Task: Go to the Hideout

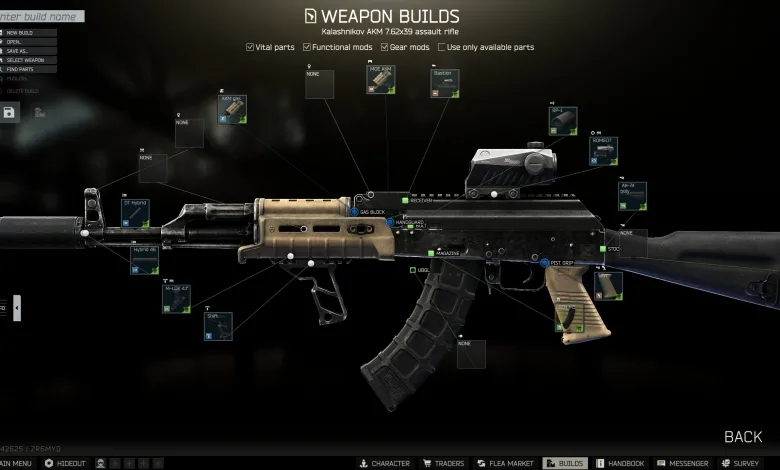Action: click(x=66, y=463)
